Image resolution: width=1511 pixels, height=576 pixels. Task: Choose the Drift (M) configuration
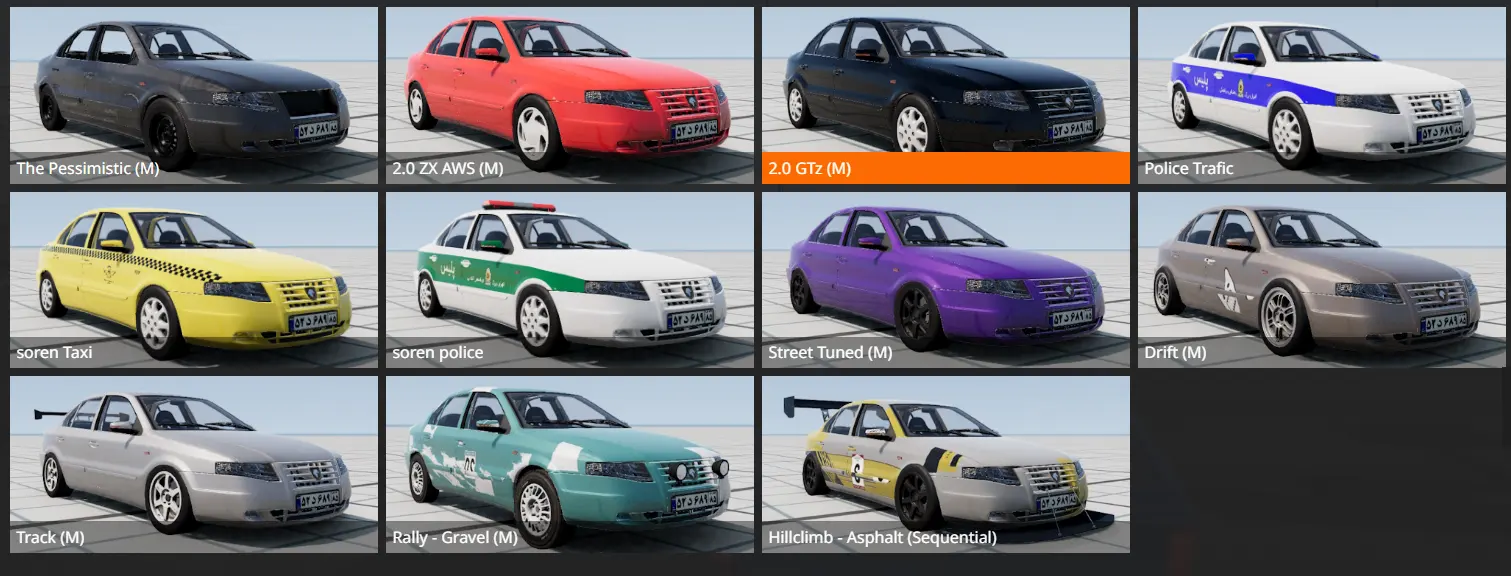point(1322,279)
